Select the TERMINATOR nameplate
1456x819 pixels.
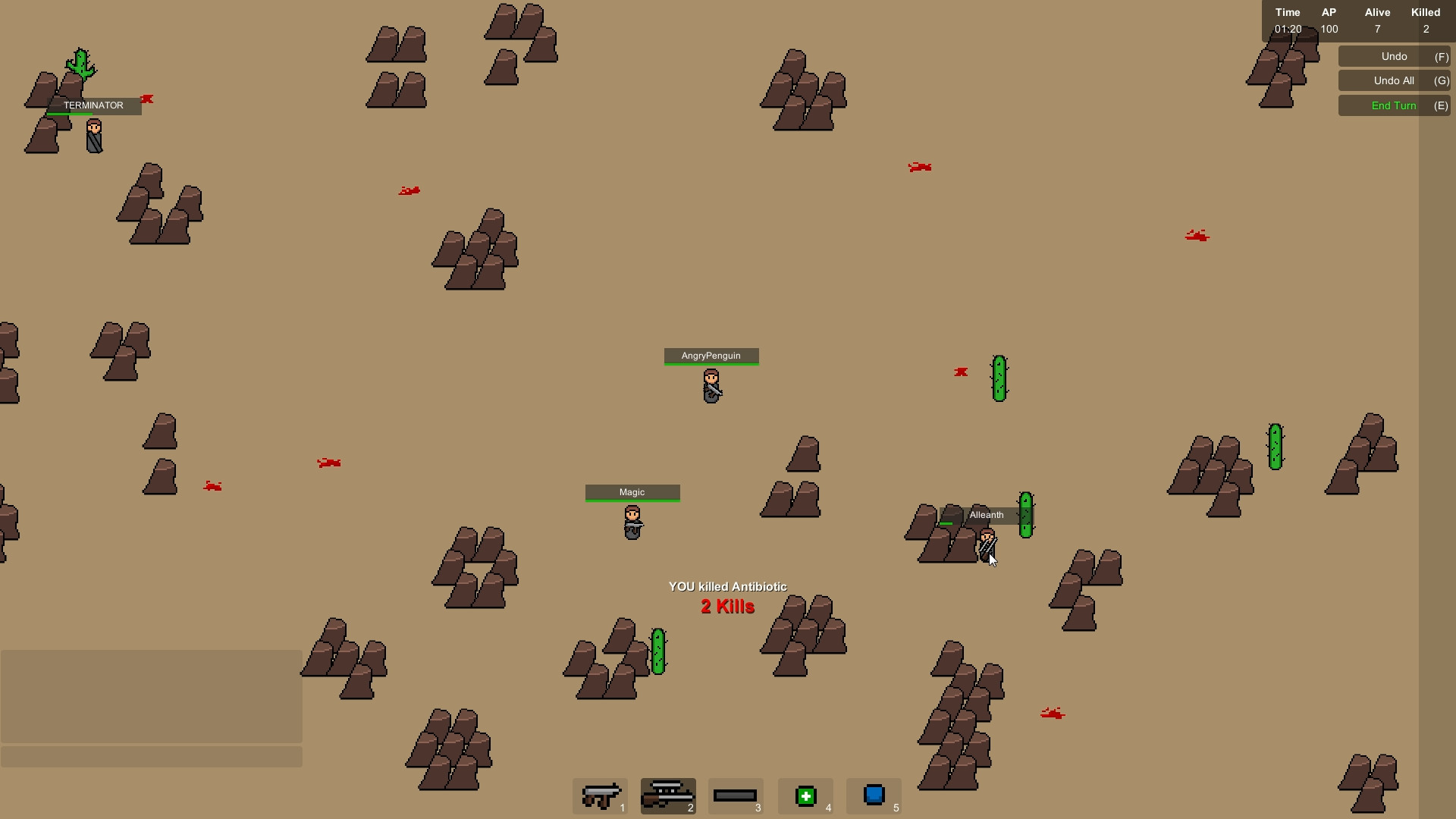93,105
